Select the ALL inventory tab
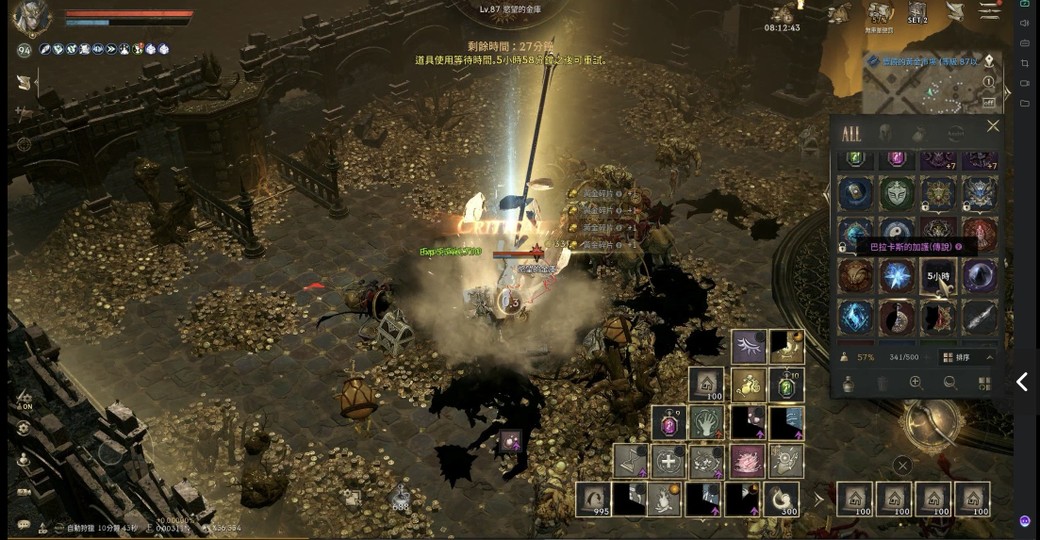The width and height of the screenshot is (1040, 540). [x=851, y=133]
